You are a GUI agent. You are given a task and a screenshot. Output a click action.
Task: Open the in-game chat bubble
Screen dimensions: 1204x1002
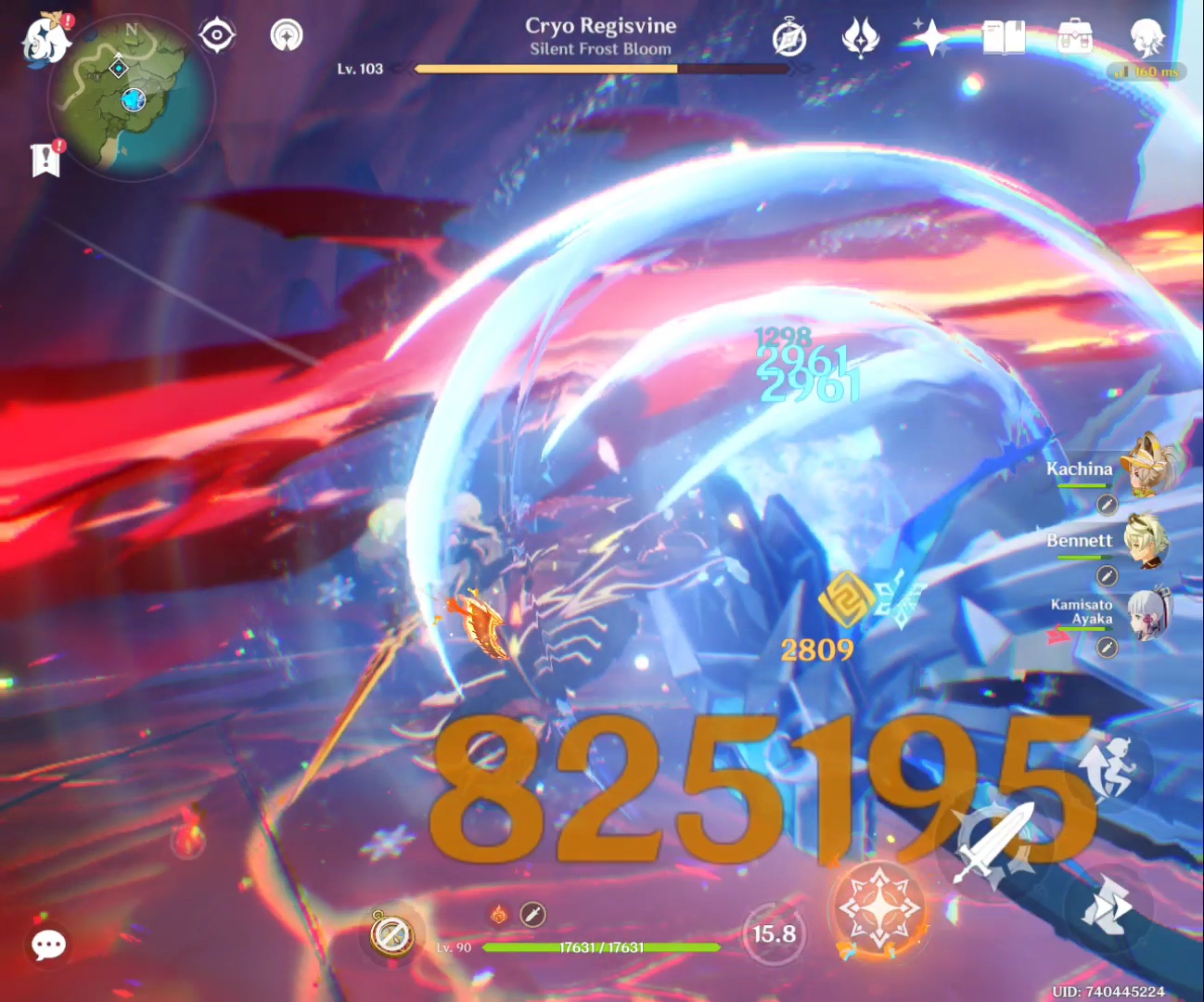[x=48, y=944]
